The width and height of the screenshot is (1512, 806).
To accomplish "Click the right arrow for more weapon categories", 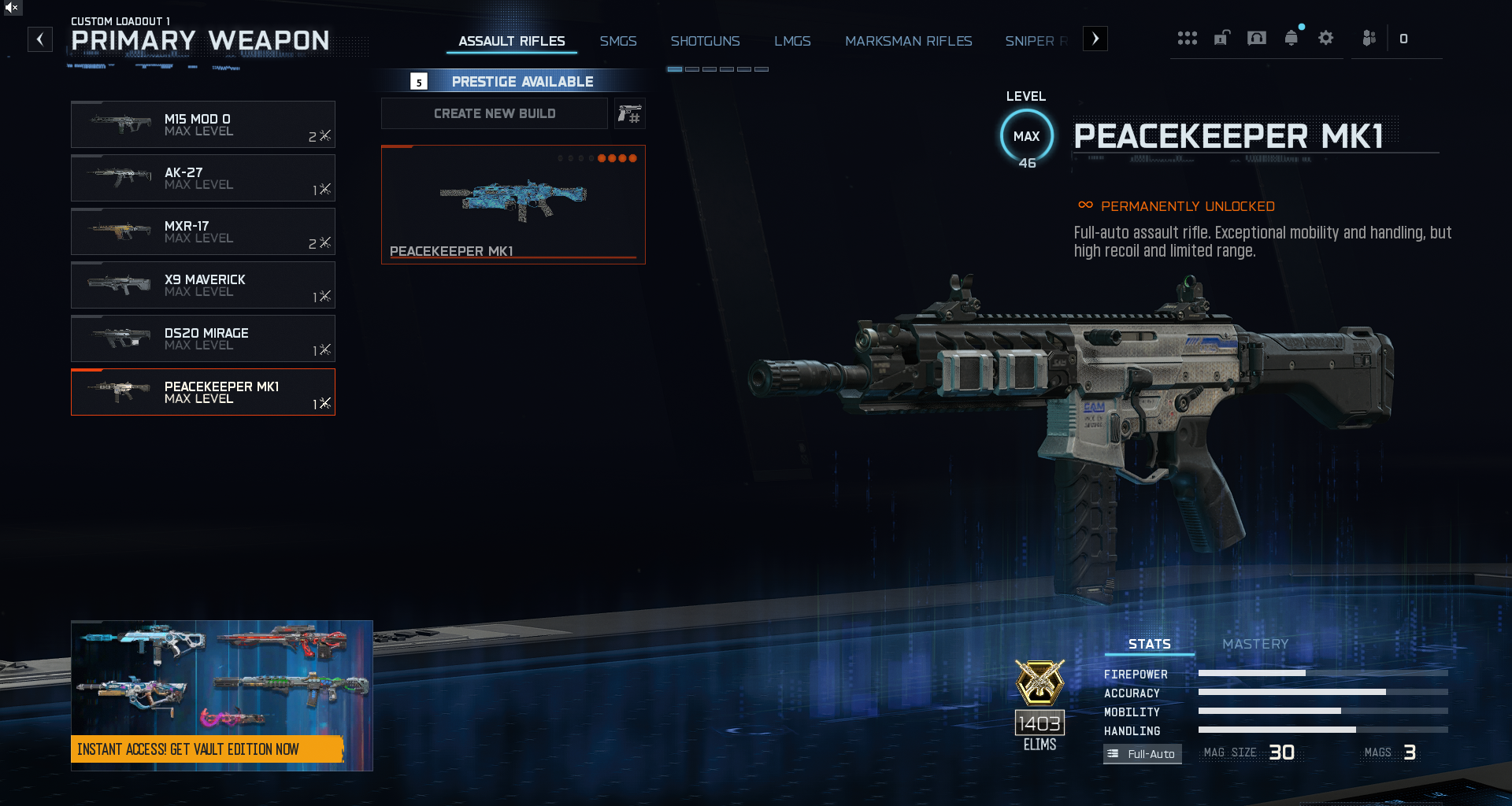I will [x=1095, y=39].
